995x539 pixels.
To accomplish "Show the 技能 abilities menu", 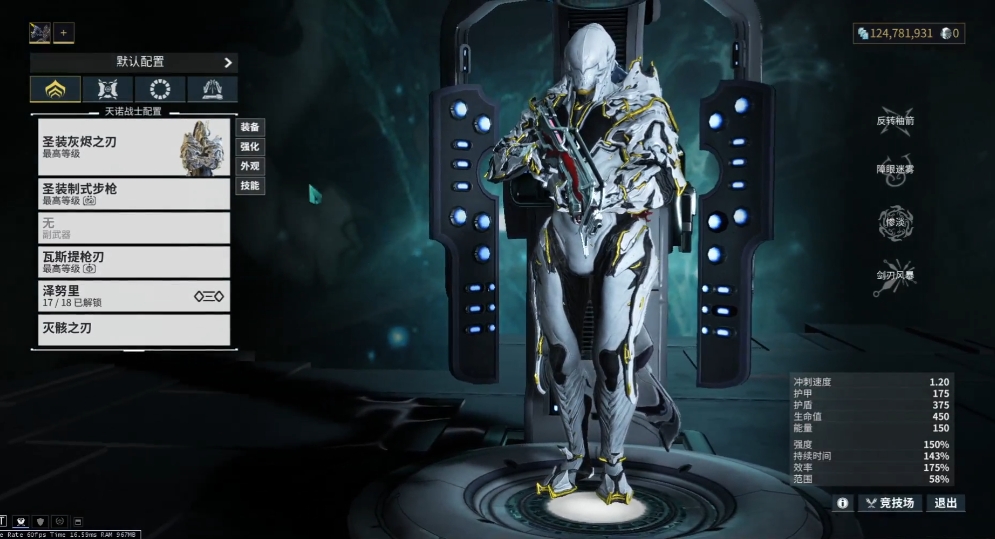I will pyautogui.click(x=250, y=186).
